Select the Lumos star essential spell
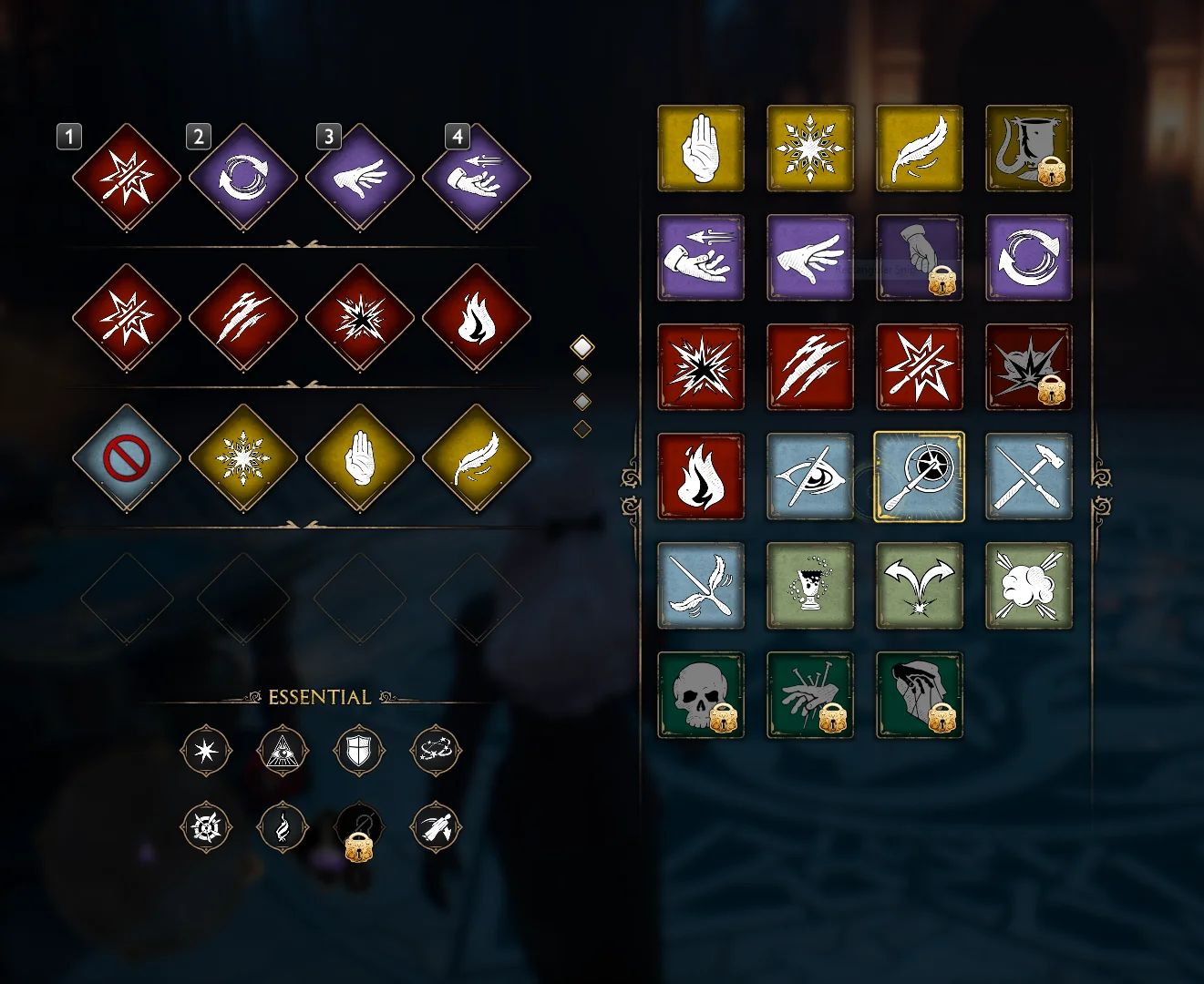 pos(207,752)
